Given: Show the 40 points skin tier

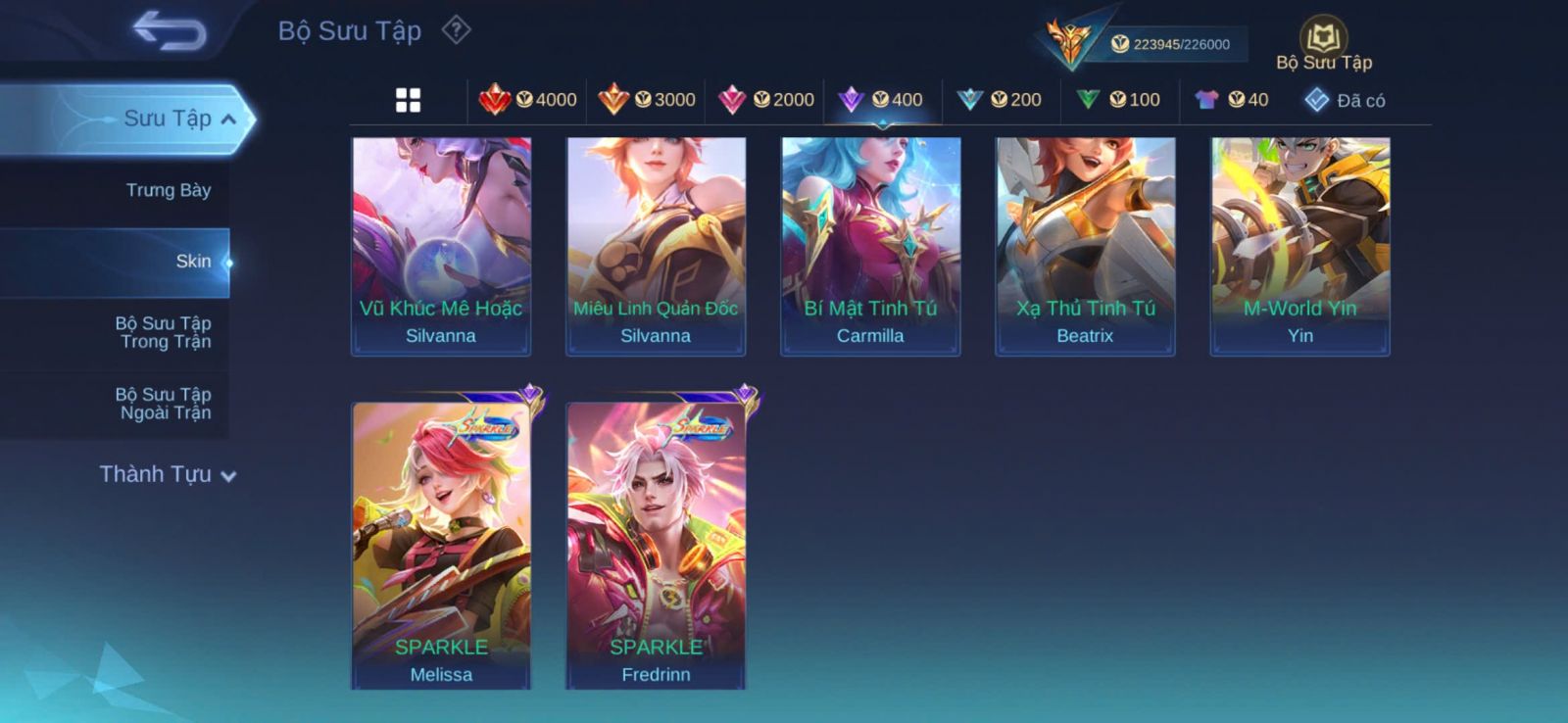Looking at the screenshot, I should point(1232,100).
